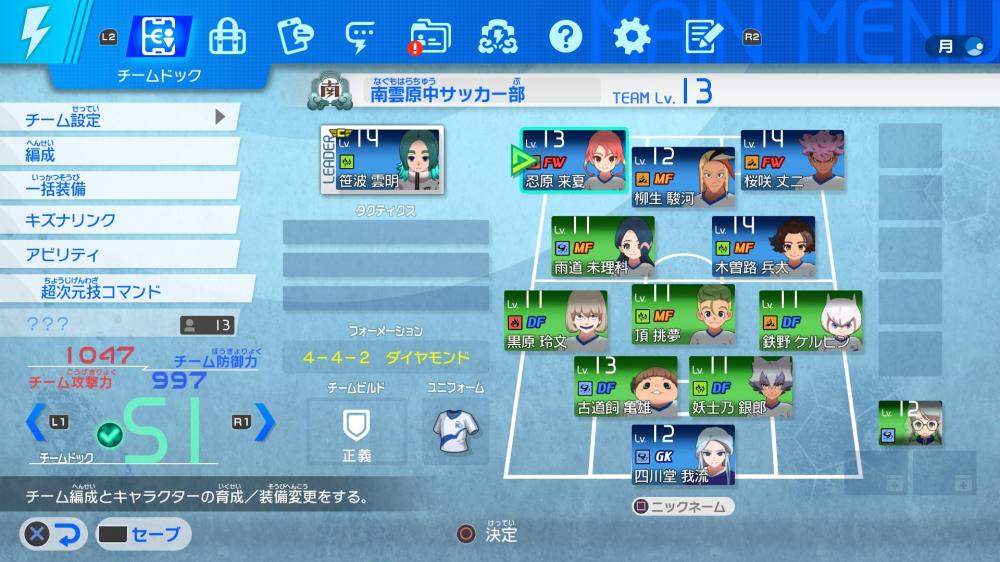Screen dimensions: 1000x562
Task: Go to previous team dock arrow
Action: [x=35, y=422]
